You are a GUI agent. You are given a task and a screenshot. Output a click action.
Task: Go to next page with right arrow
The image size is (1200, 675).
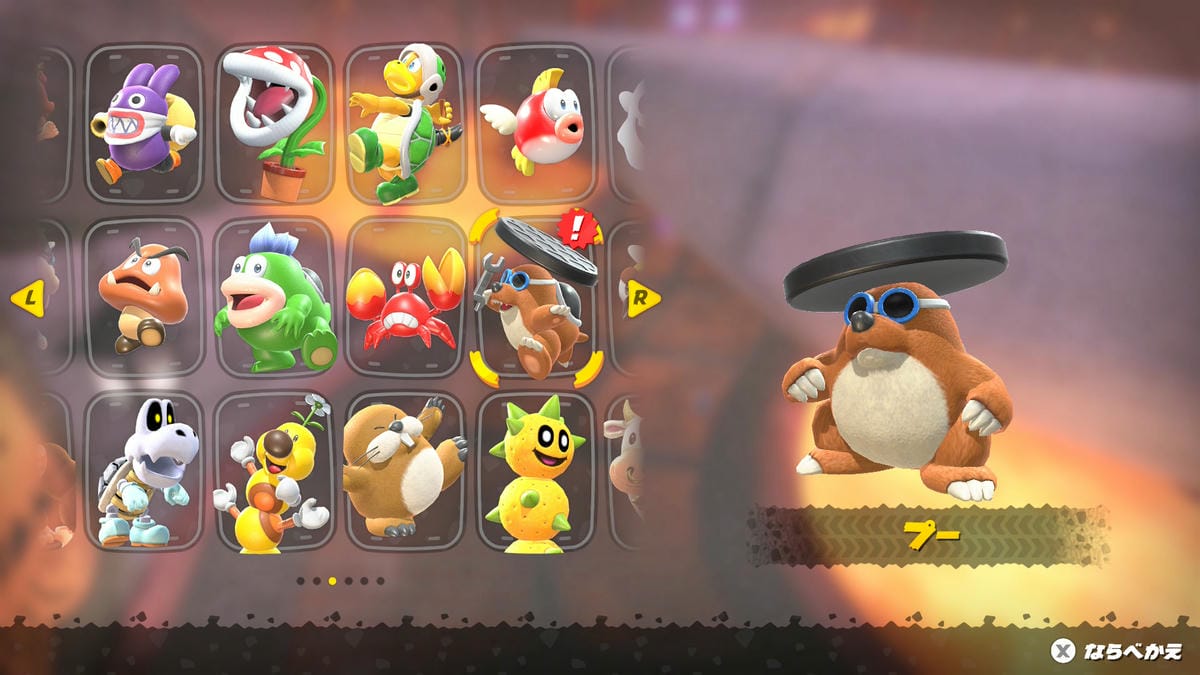(x=643, y=297)
